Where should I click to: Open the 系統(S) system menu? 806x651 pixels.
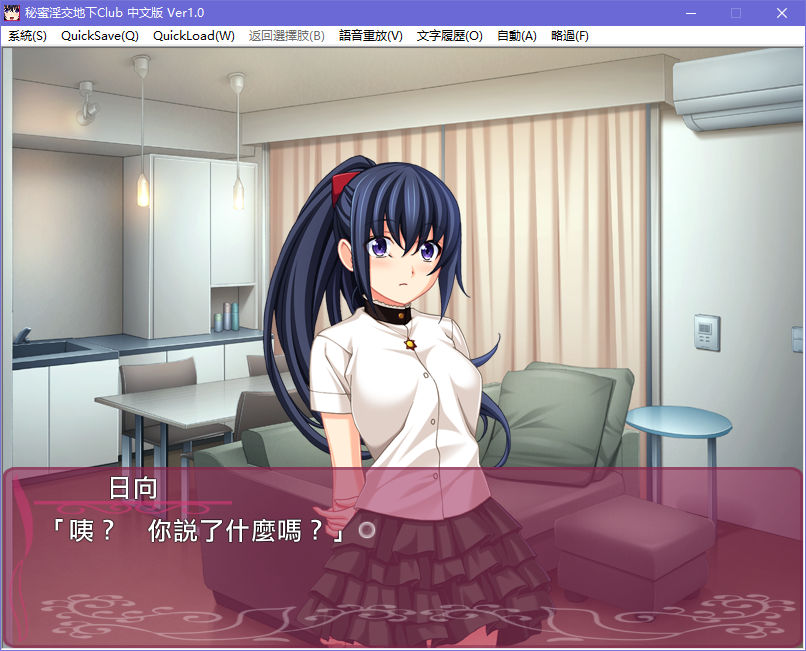click(28, 36)
